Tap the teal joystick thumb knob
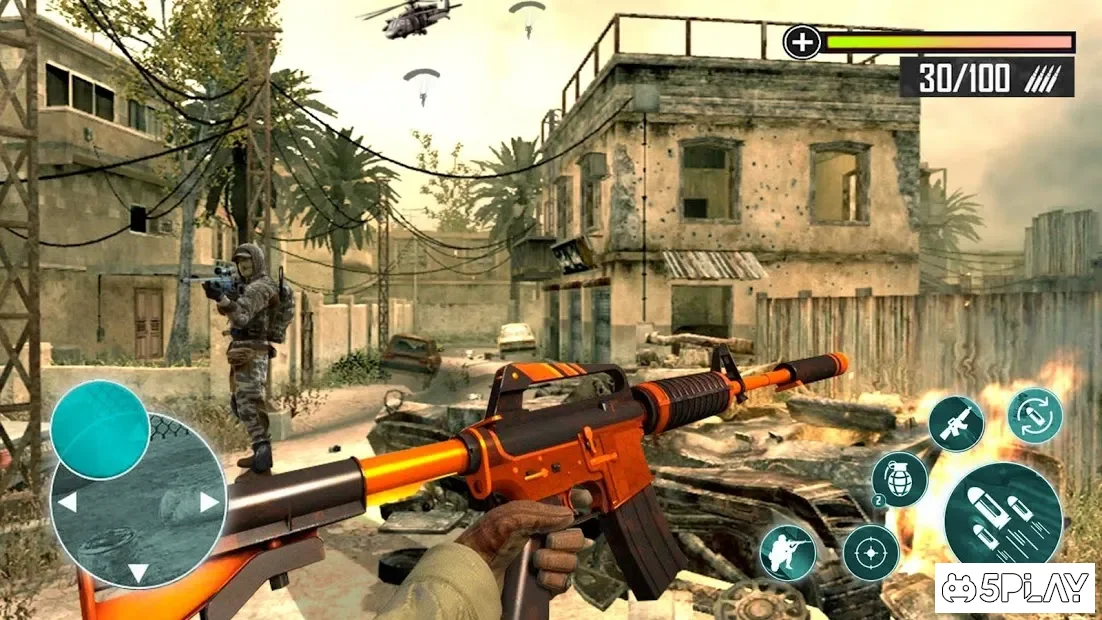Image resolution: width=1102 pixels, height=620 pixels. pyautogui.click(x=100, y=430)
